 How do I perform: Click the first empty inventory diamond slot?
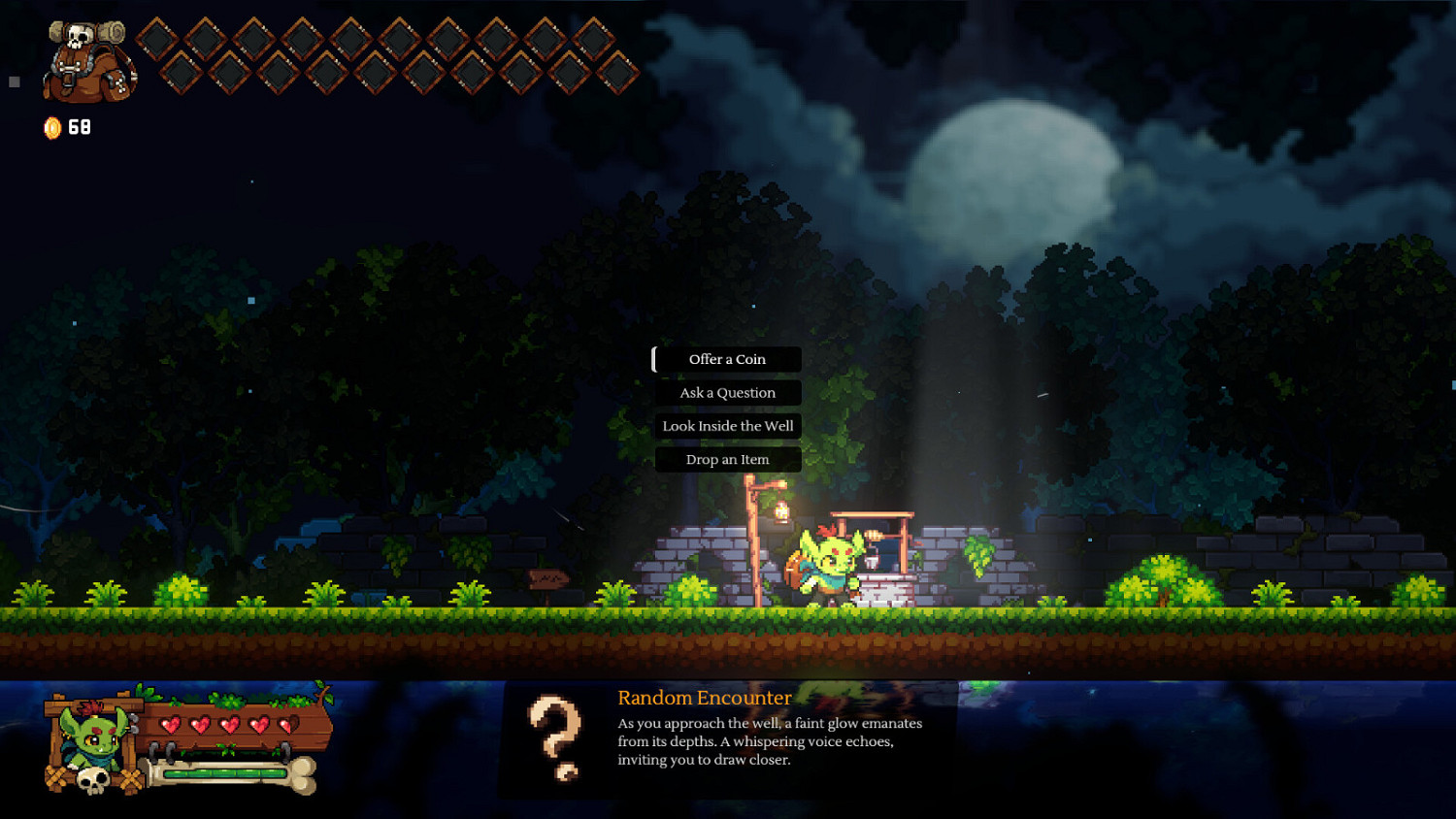[157, 40]
